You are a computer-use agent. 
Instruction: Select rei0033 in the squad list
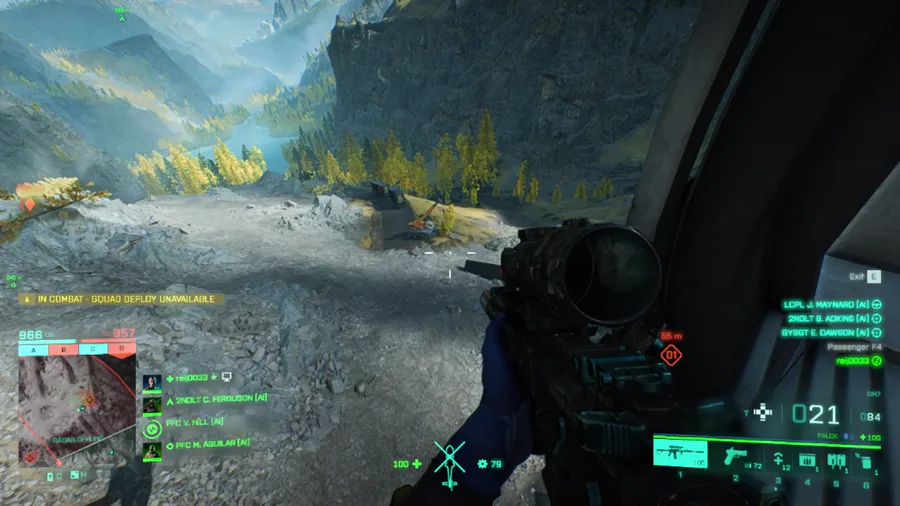(x=190, y=378)
